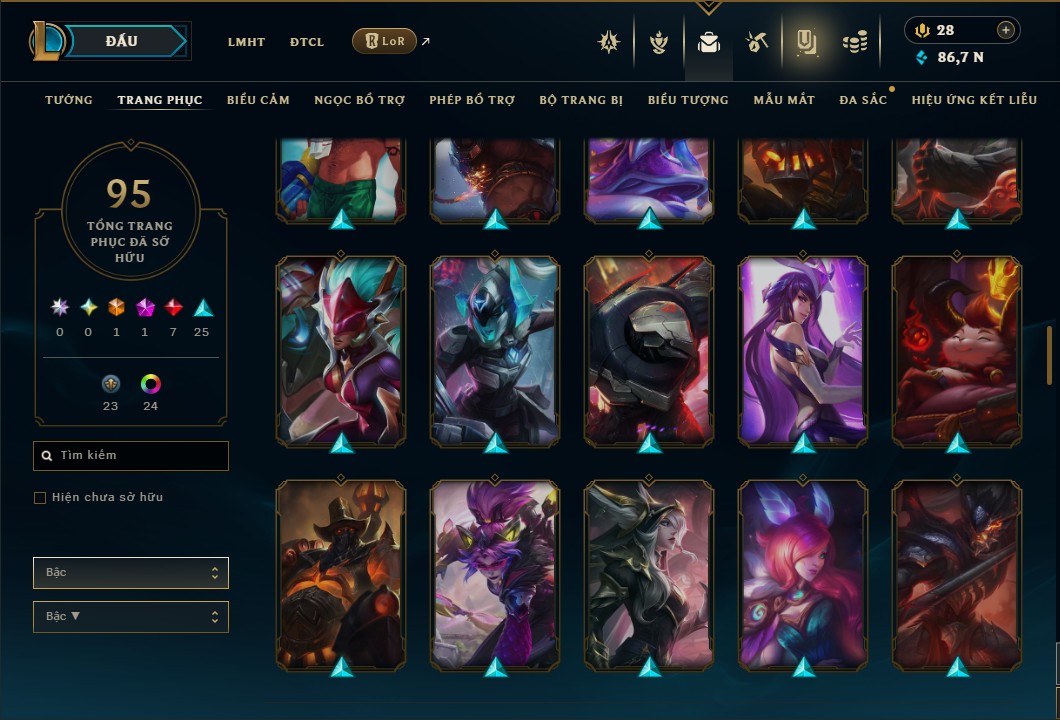The width and height of the screenshot is (1060, 720).
Task: Select the NGỌC BỔ TRỢ runes tab
Action: (359, 100)
